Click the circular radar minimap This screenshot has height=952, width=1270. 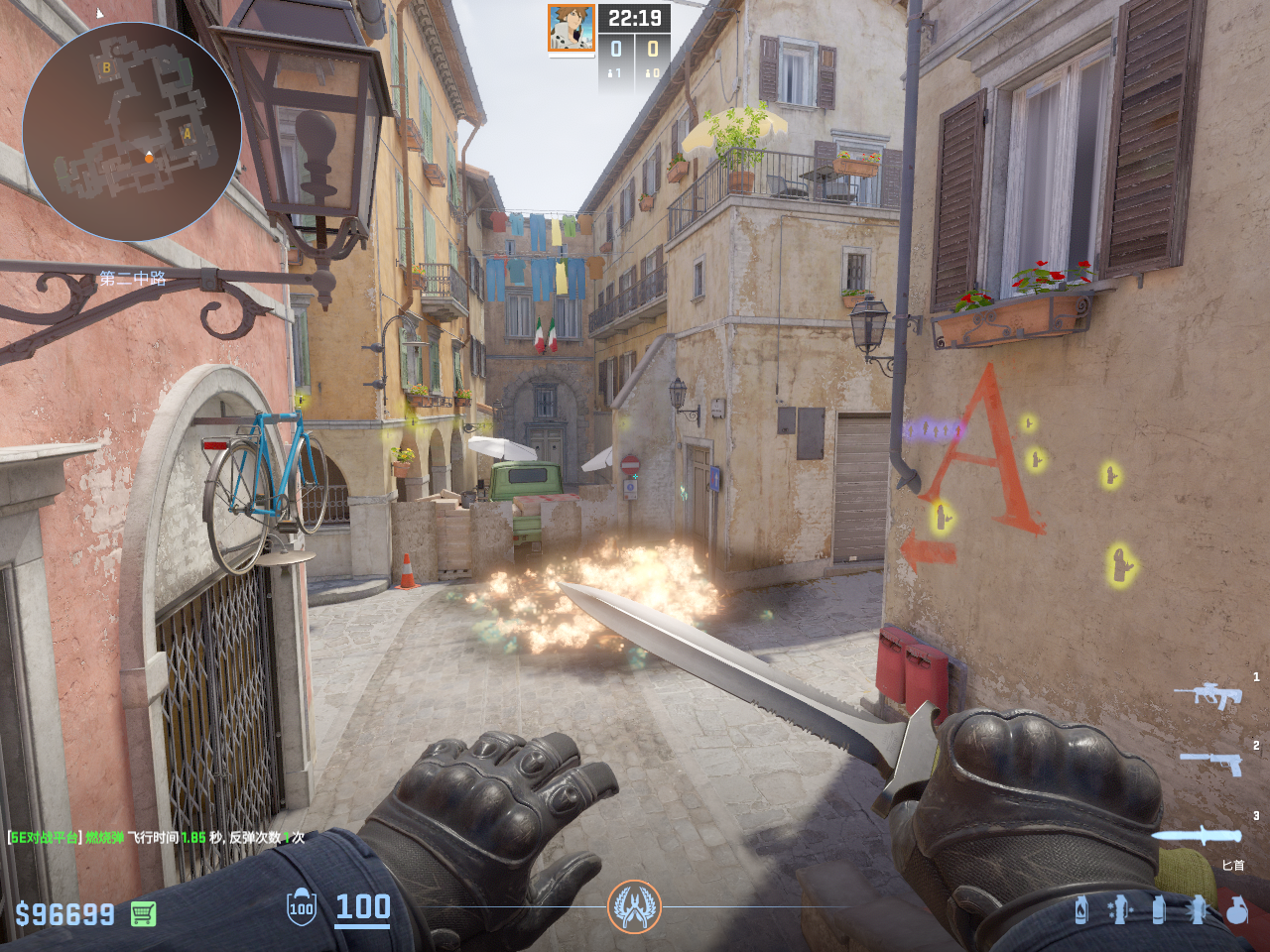tap(132, 132)
